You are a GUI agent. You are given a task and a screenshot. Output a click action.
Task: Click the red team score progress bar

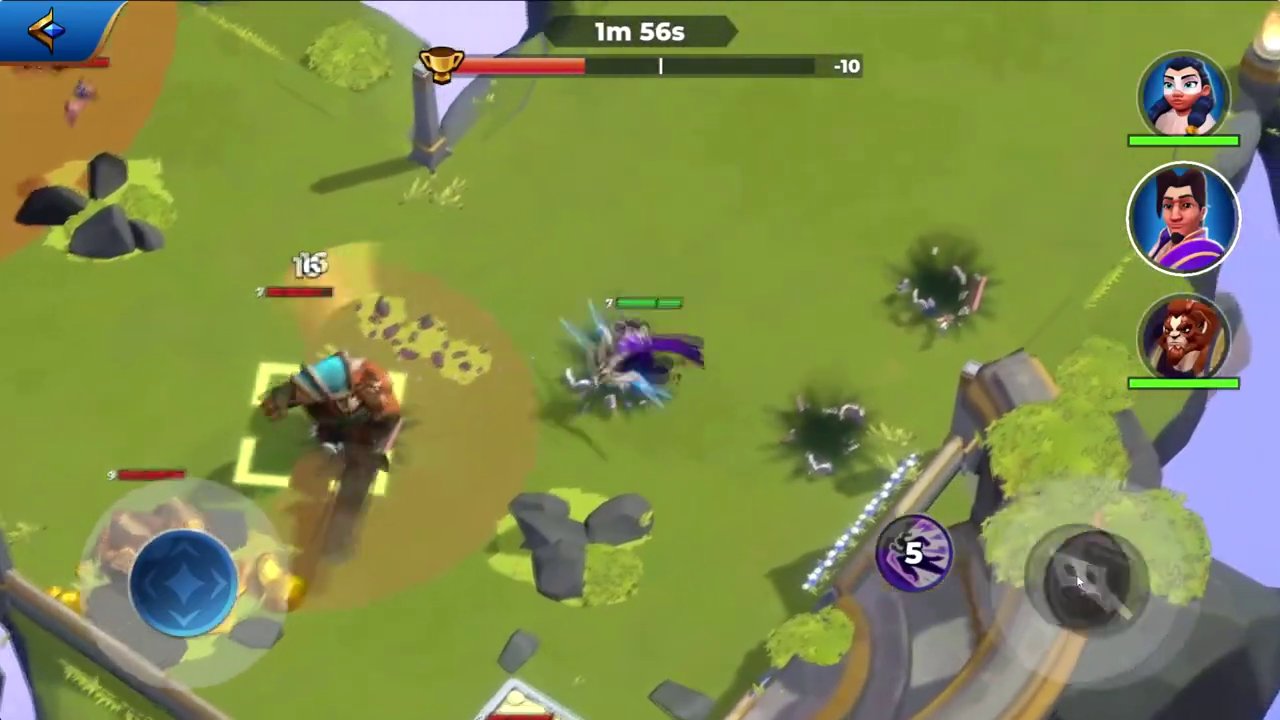pos(520,66)
